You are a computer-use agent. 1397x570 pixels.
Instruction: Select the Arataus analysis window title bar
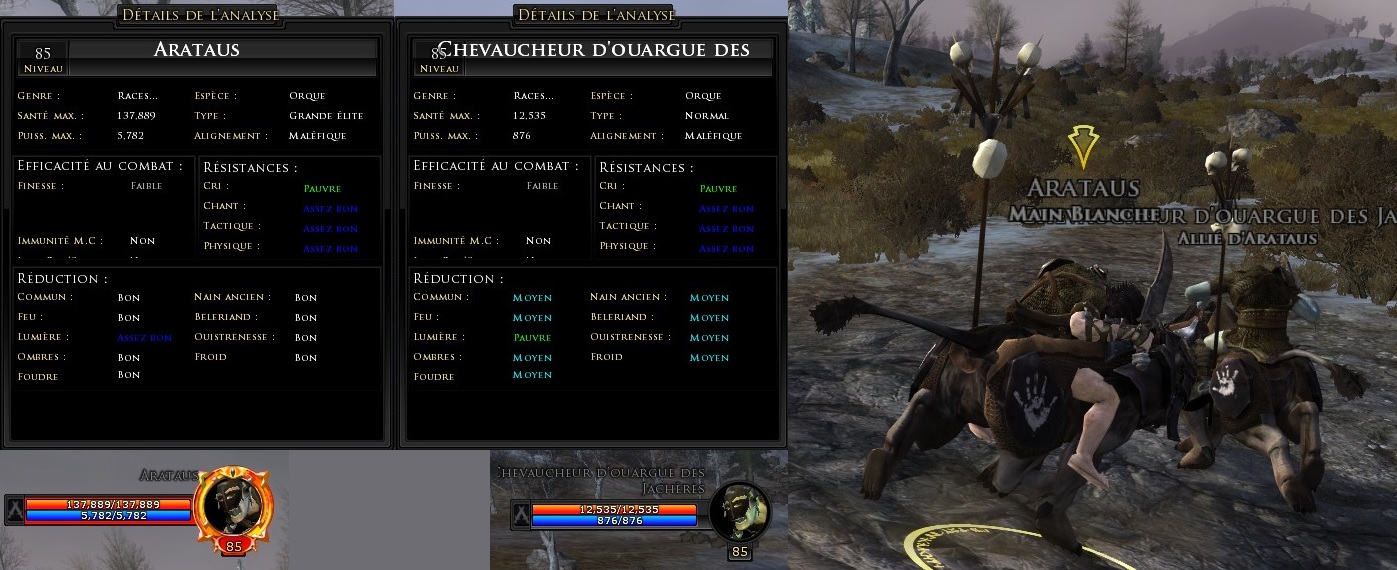(200, 14)
